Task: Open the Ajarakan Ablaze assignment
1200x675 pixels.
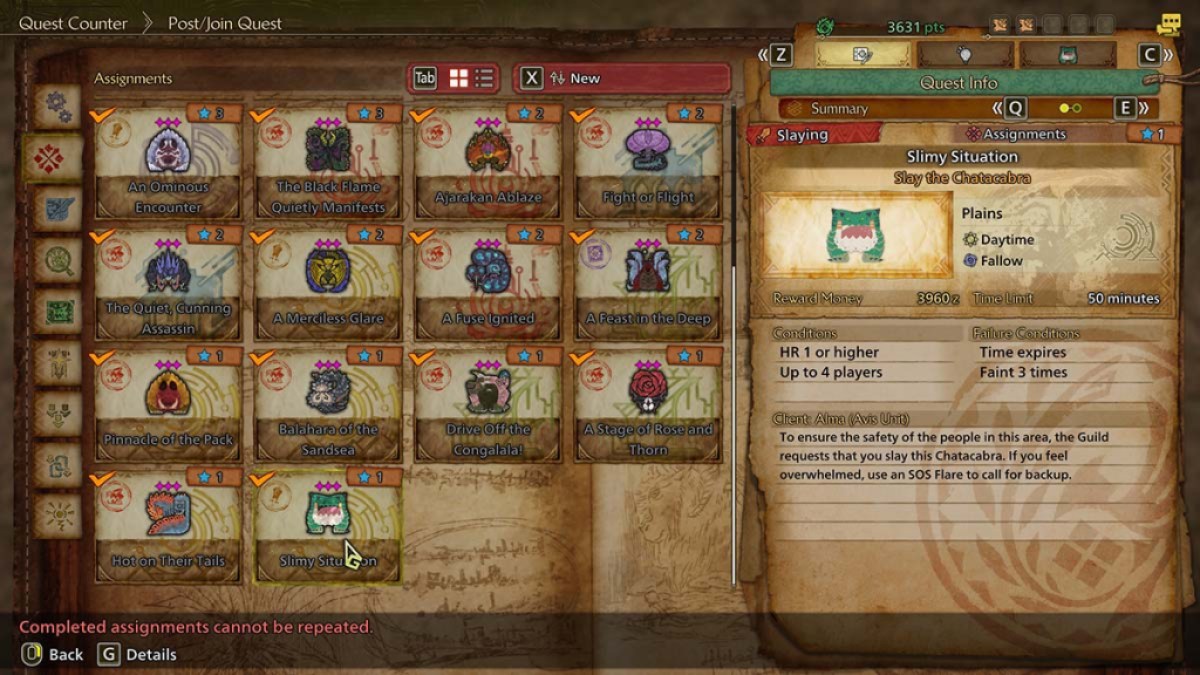Action: tap(488, 163)
